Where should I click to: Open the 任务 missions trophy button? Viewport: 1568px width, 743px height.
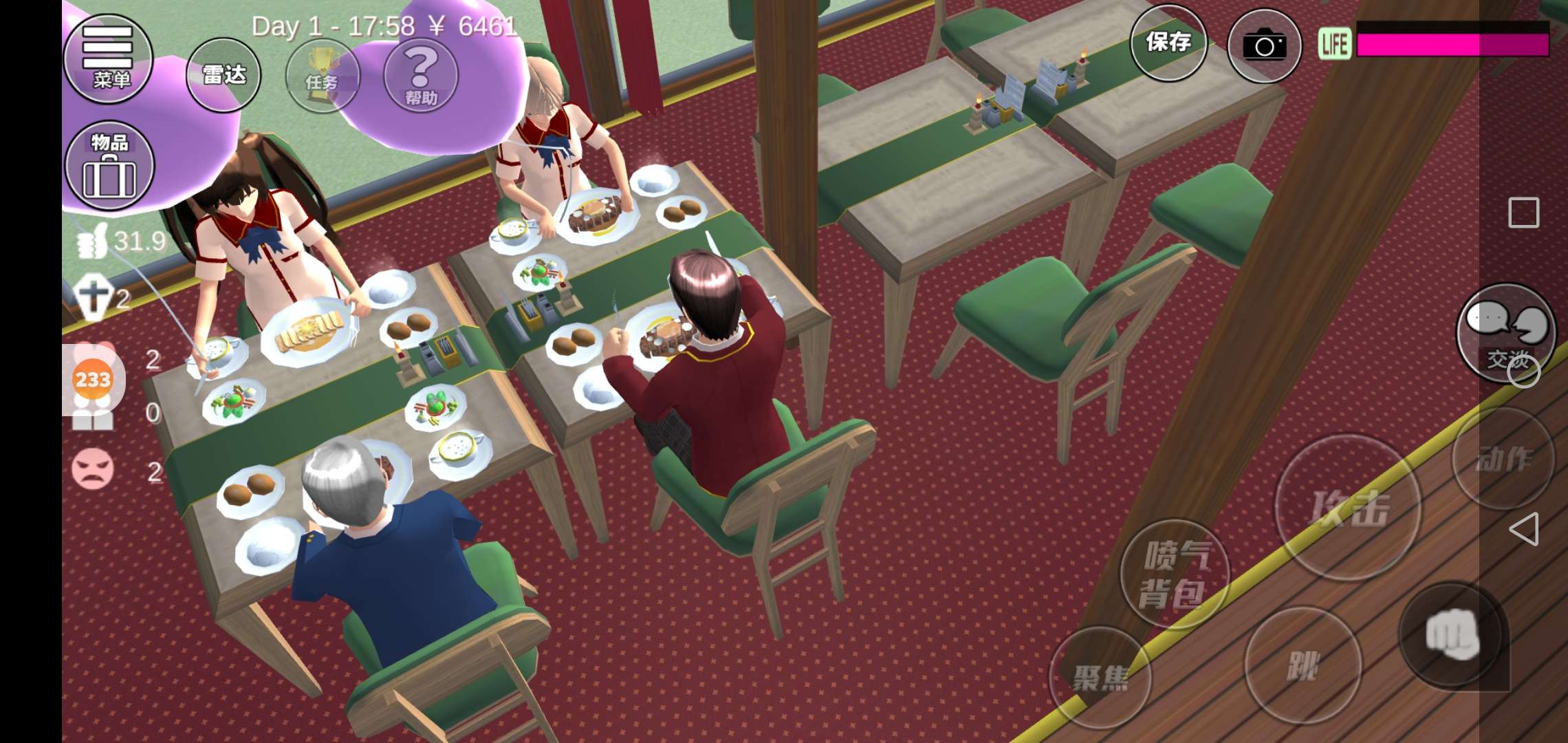click(x=322, y=76)
